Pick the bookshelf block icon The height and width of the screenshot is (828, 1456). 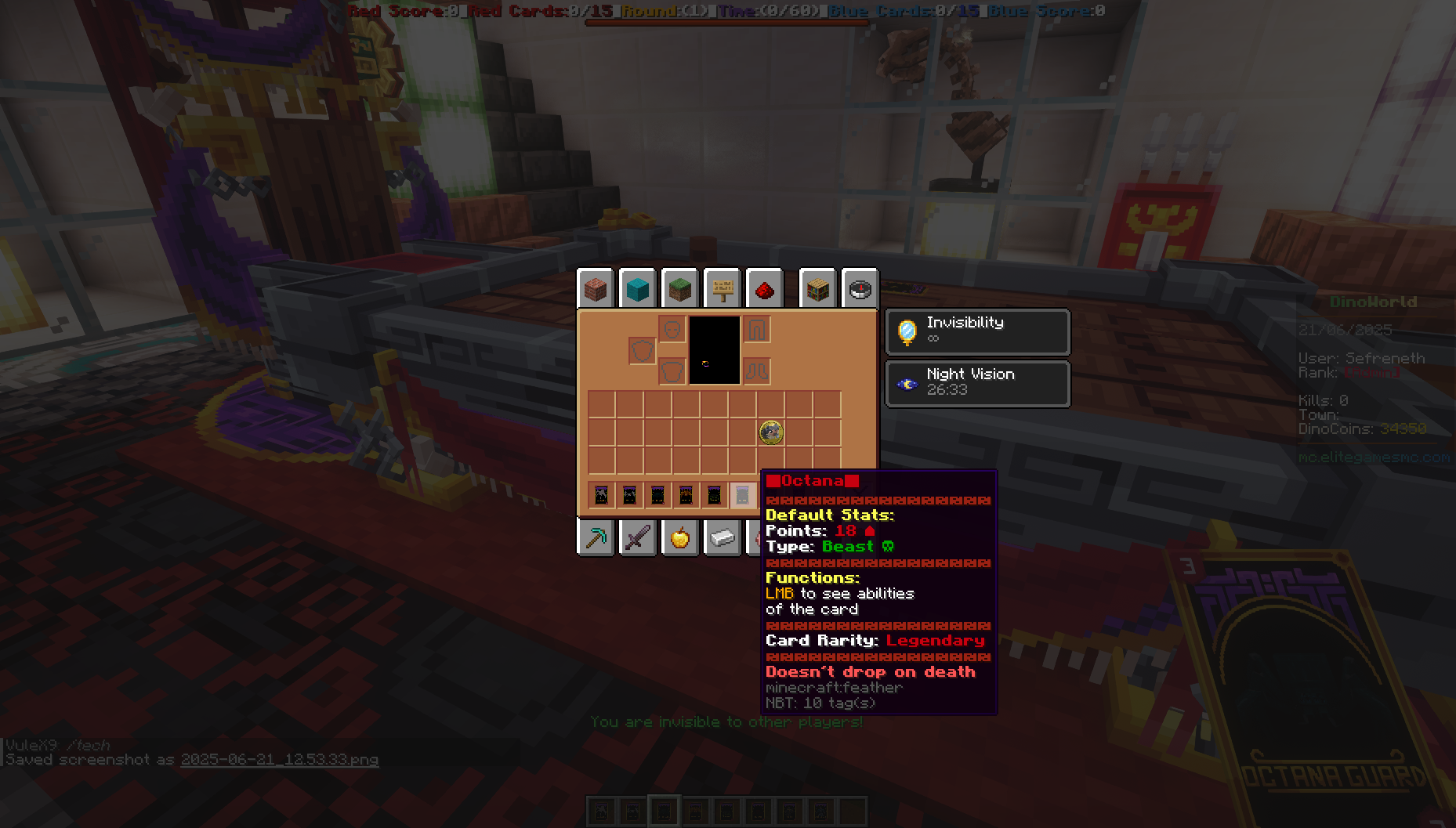[x=817, y=287]
